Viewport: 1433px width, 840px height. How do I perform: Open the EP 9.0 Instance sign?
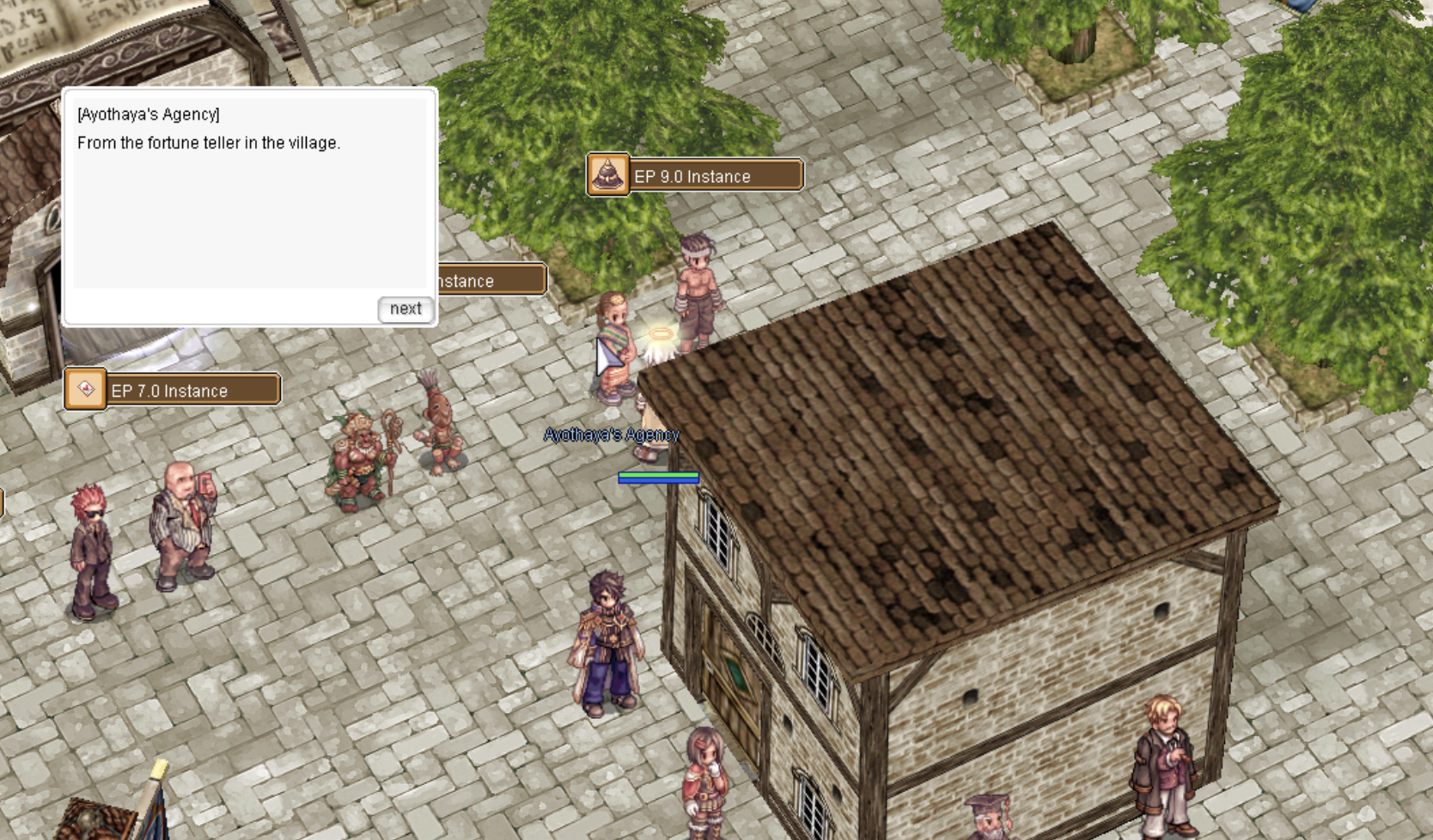click(x=695, y=176)
